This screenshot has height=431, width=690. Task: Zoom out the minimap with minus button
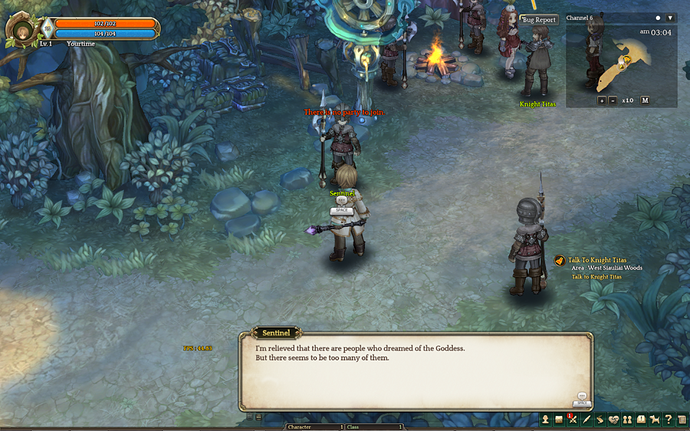point(614,100)
